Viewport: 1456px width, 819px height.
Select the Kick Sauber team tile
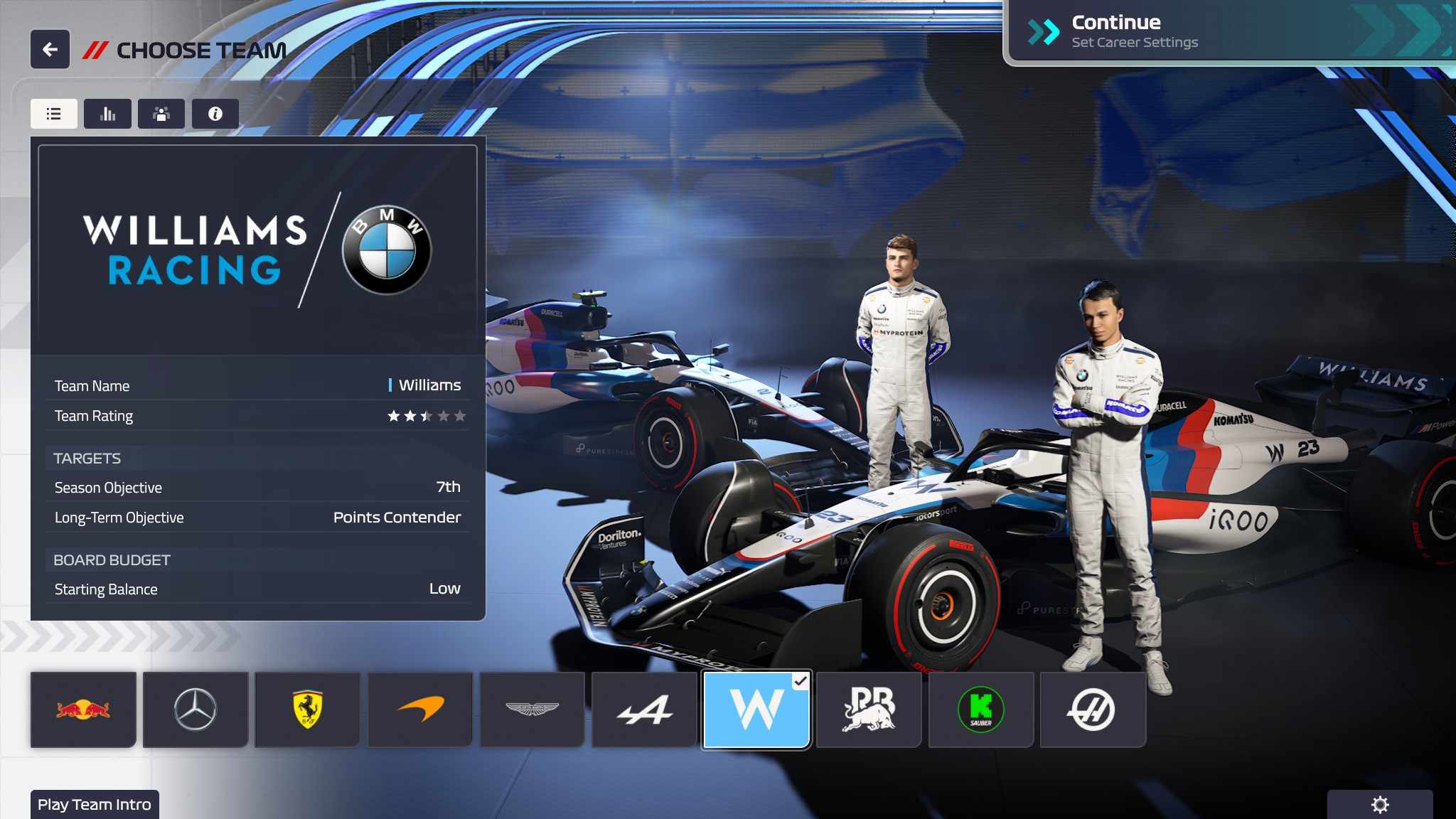pyautogui.click(x=981, y=710)
